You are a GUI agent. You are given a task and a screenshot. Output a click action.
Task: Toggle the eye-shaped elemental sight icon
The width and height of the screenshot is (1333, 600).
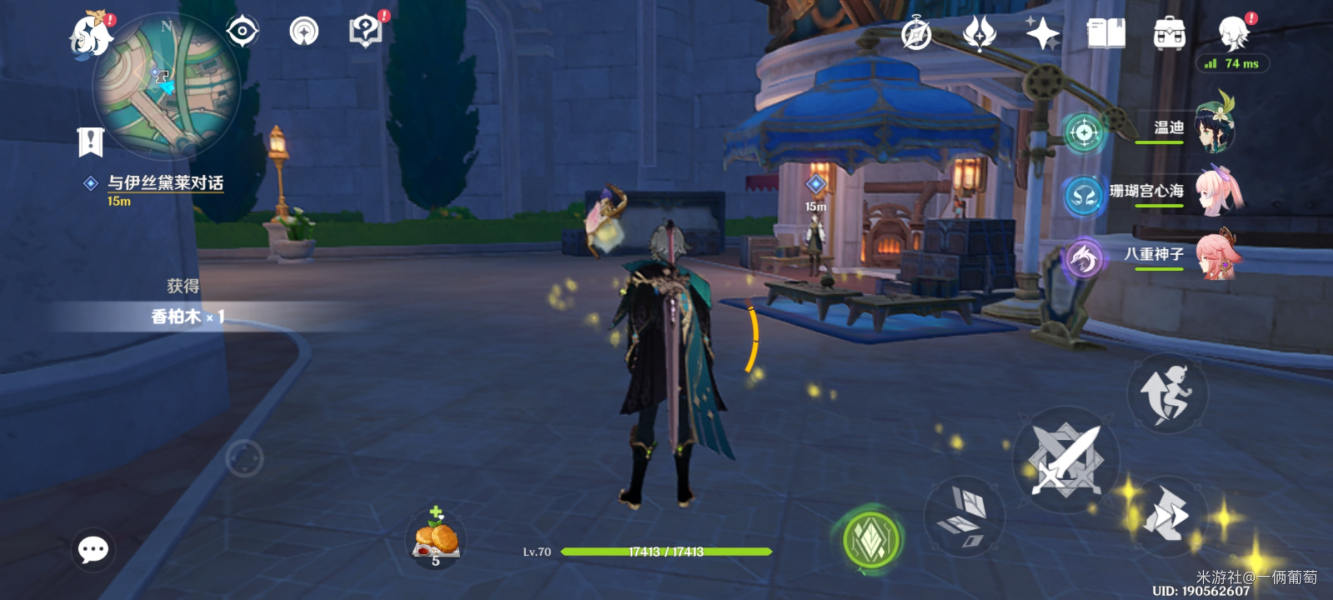(242, 31)
